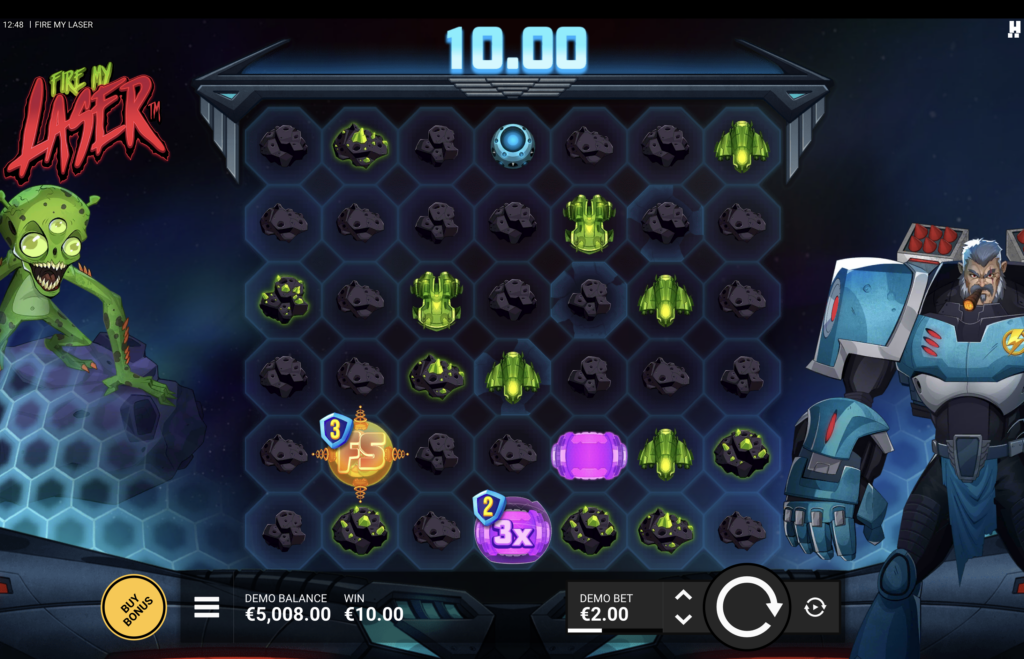Screen dimensions: 1024x659
Task: Open the hamburger game menu
Action: point(207,607)
